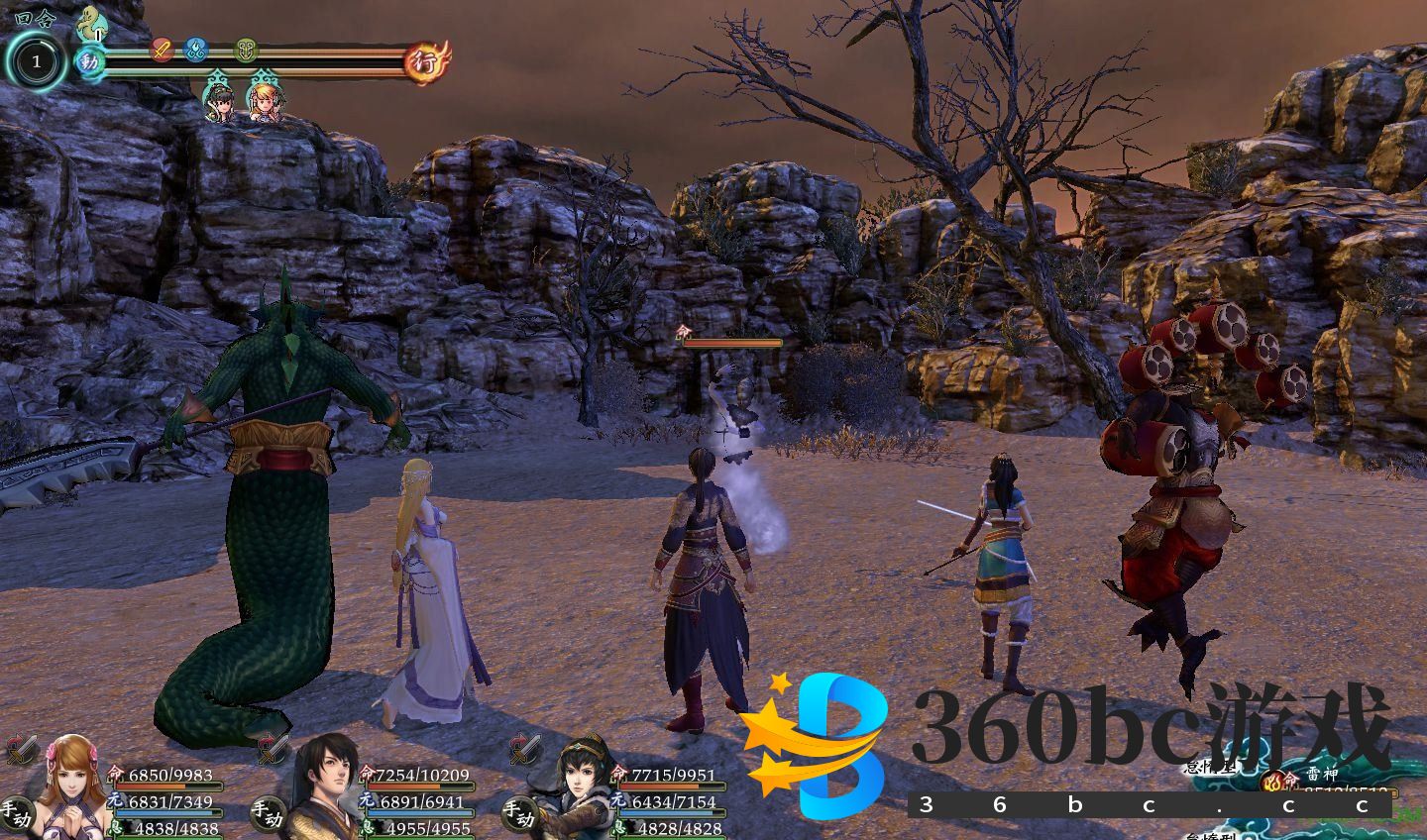
Task: Click the sword icon above the headband woman
Action: click(525, 750)
